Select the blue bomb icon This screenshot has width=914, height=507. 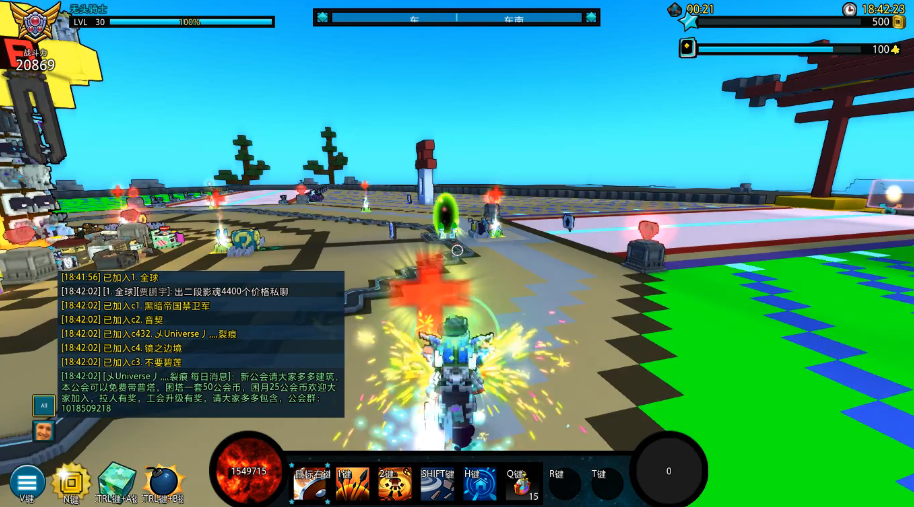161,482
